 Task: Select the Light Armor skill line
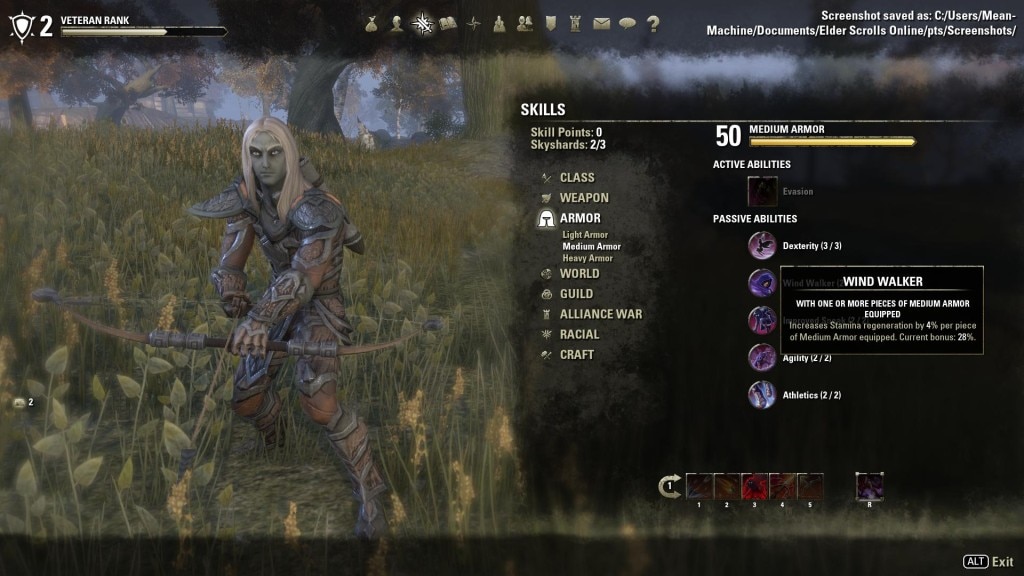[585, 235]
